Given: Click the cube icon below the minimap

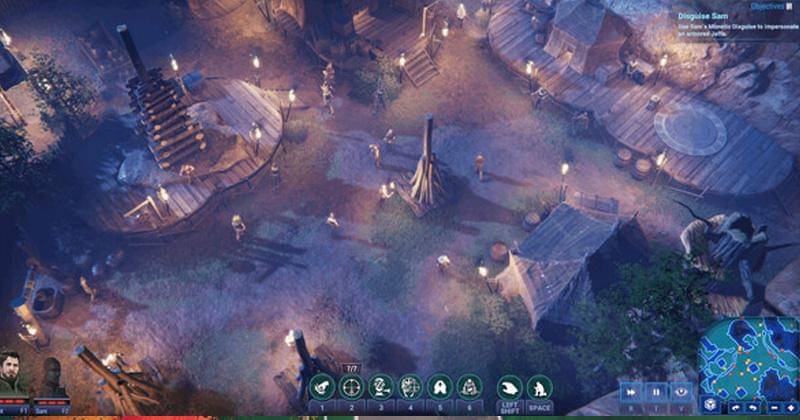Looking at the screenshot, I should [x=711, y=405].
